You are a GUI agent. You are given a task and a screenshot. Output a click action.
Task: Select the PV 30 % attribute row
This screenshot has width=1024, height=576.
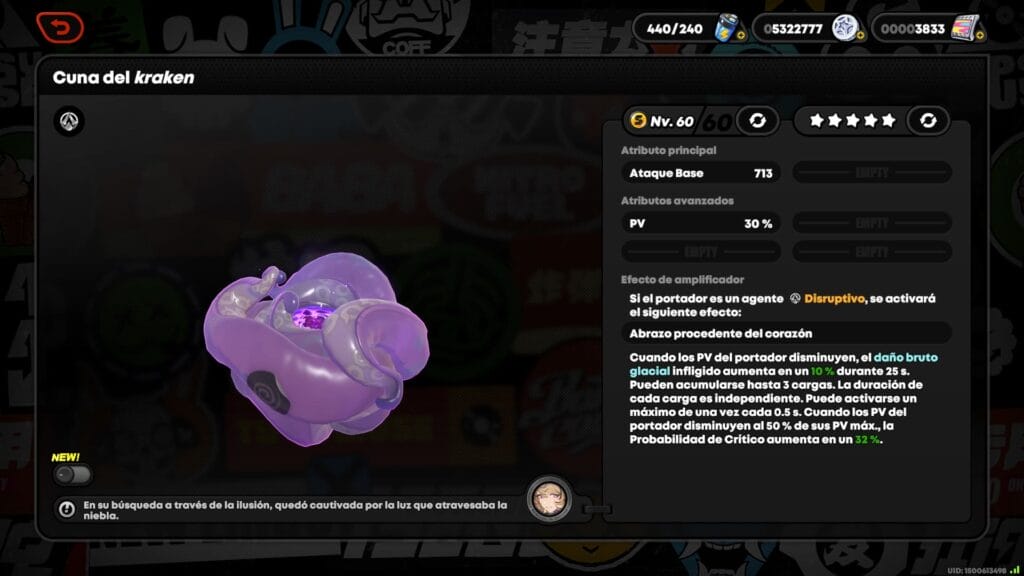(701, 224)
